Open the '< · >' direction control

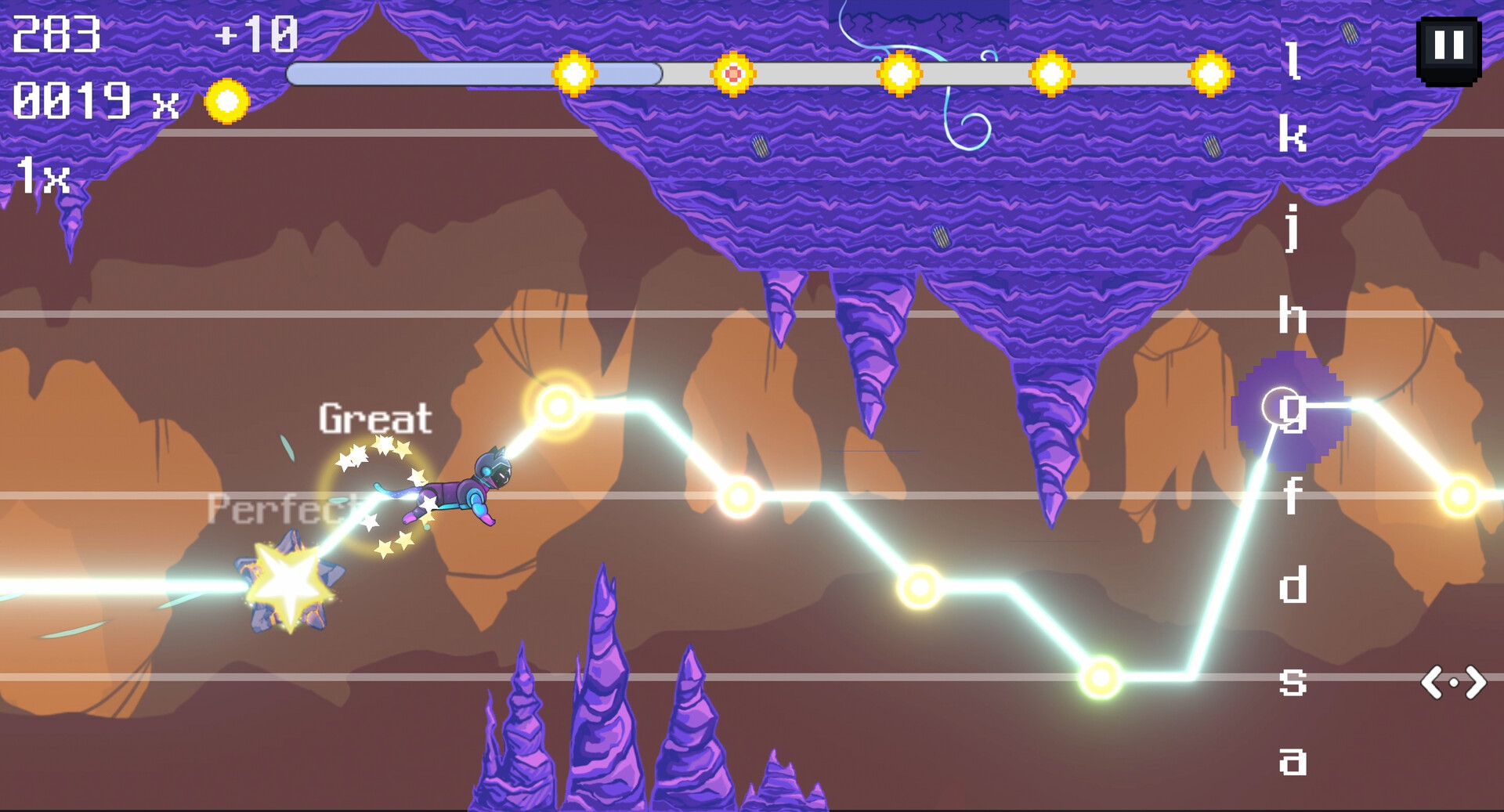tap(1454, 683)
